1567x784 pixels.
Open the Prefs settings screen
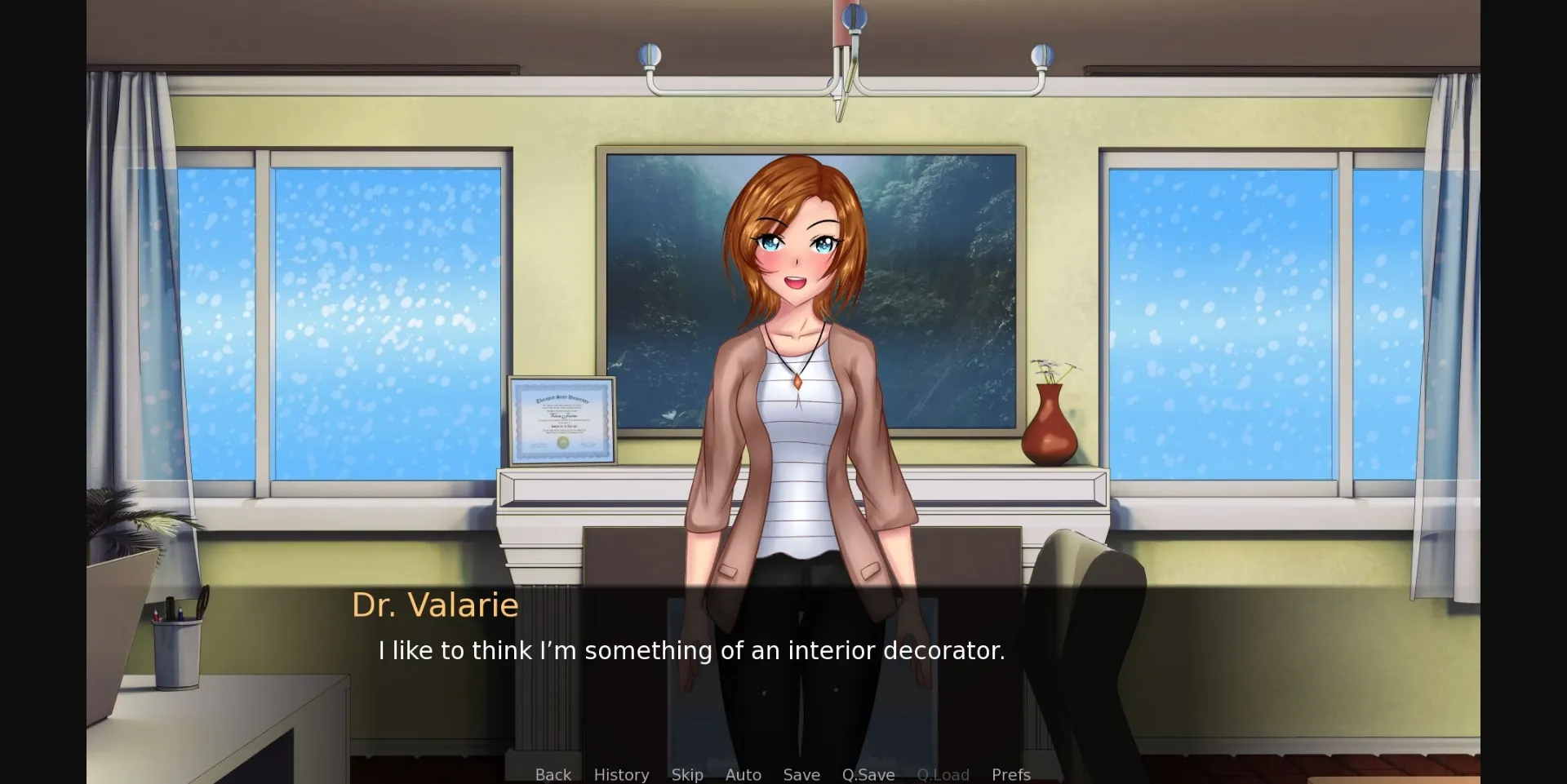click(x=1010, y=775)
